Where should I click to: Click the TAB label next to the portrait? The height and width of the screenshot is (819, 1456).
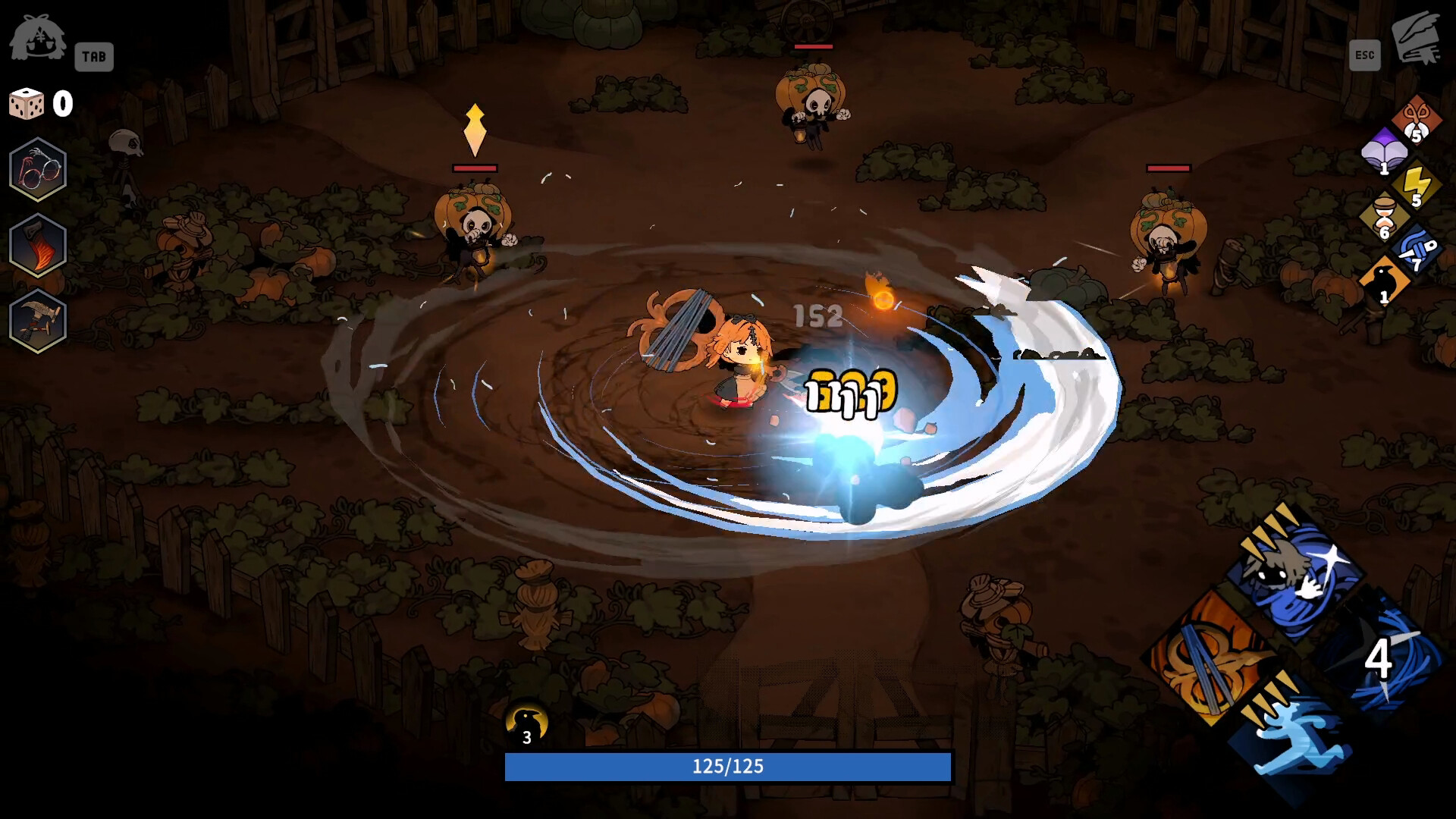94,56
